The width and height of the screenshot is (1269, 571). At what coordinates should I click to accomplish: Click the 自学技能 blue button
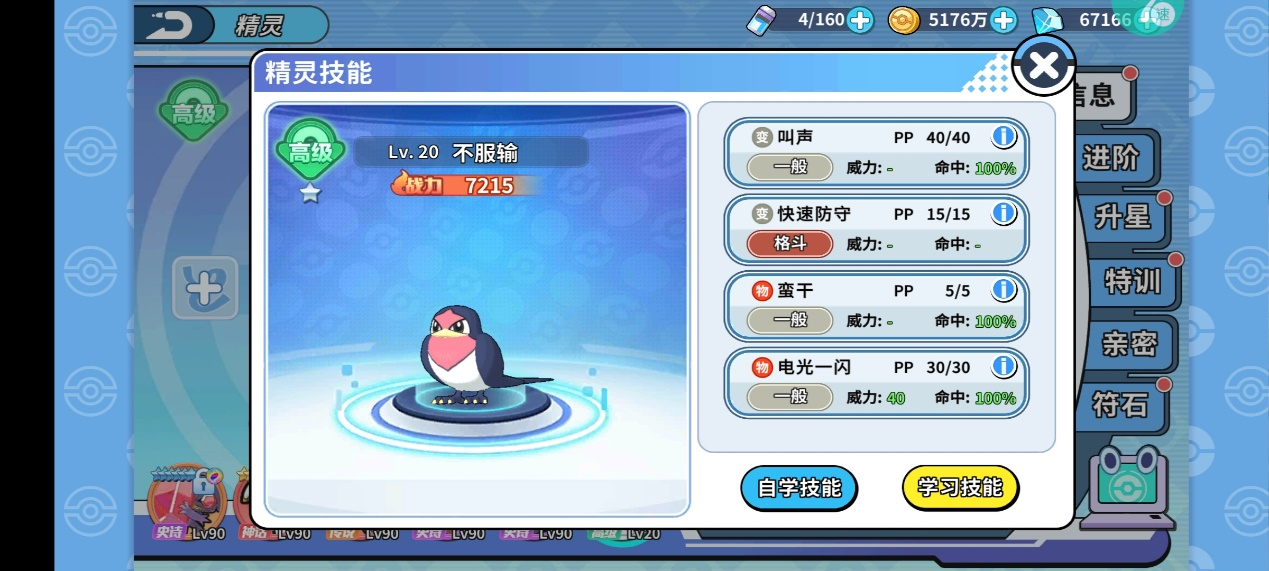coord(798,488)
